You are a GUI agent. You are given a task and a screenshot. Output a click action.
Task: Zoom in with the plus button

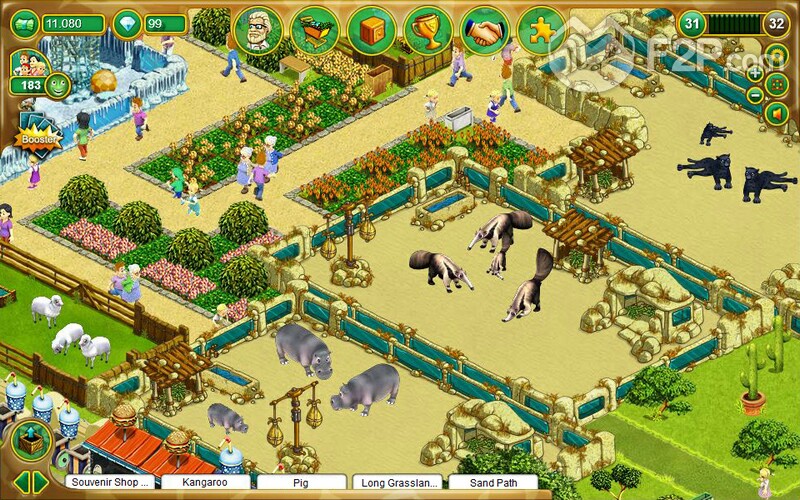pos(755,74)
